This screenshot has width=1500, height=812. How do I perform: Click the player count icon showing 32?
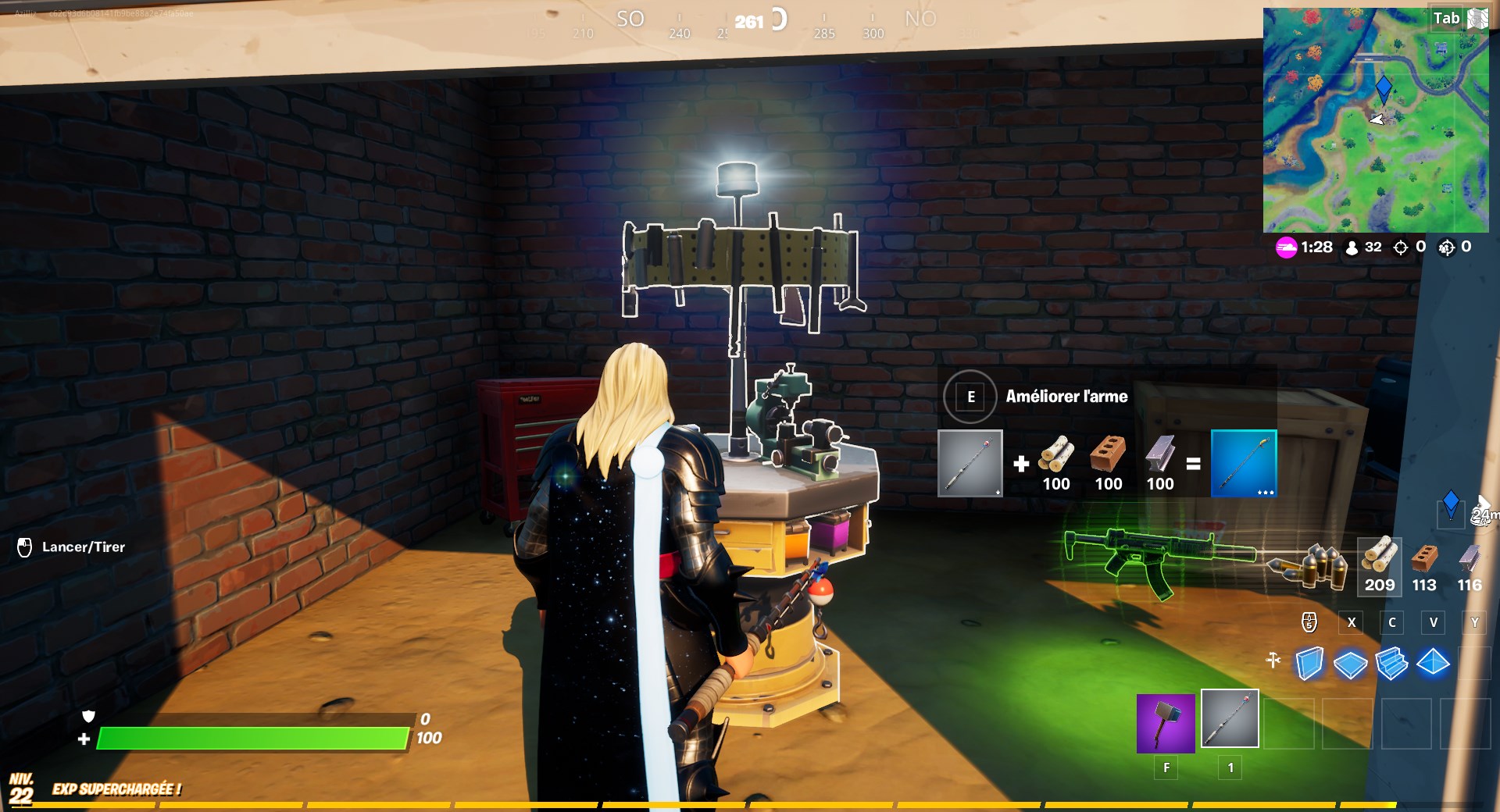click(1351, 248)
